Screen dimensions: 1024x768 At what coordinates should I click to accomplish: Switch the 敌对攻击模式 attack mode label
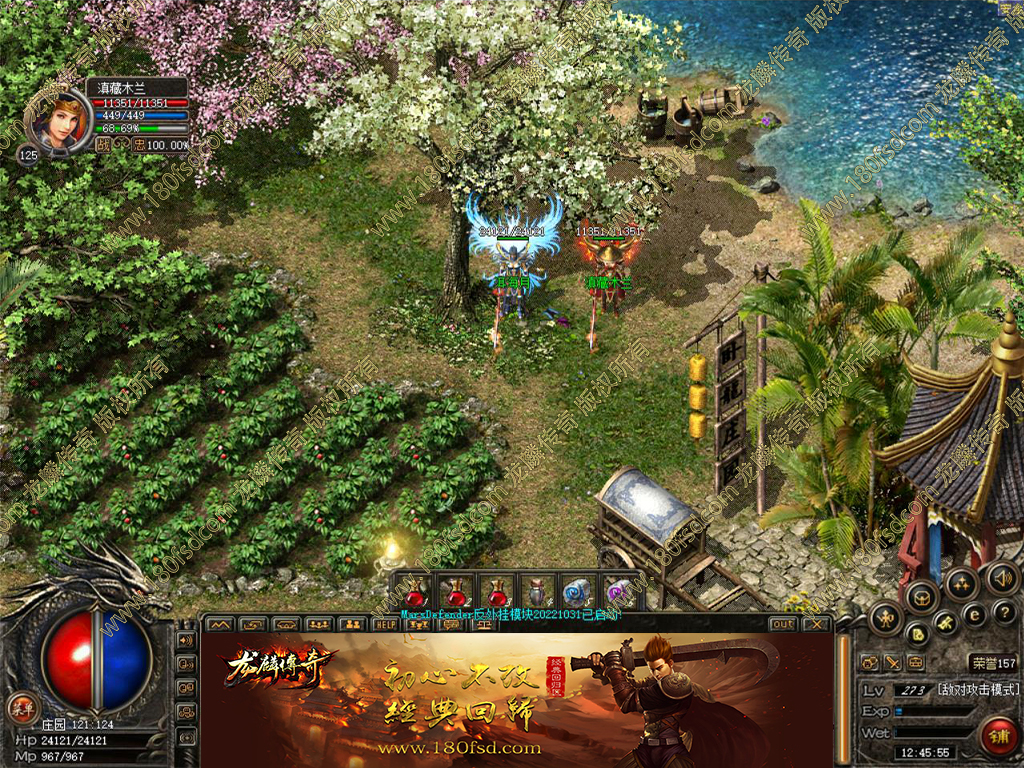977,690
